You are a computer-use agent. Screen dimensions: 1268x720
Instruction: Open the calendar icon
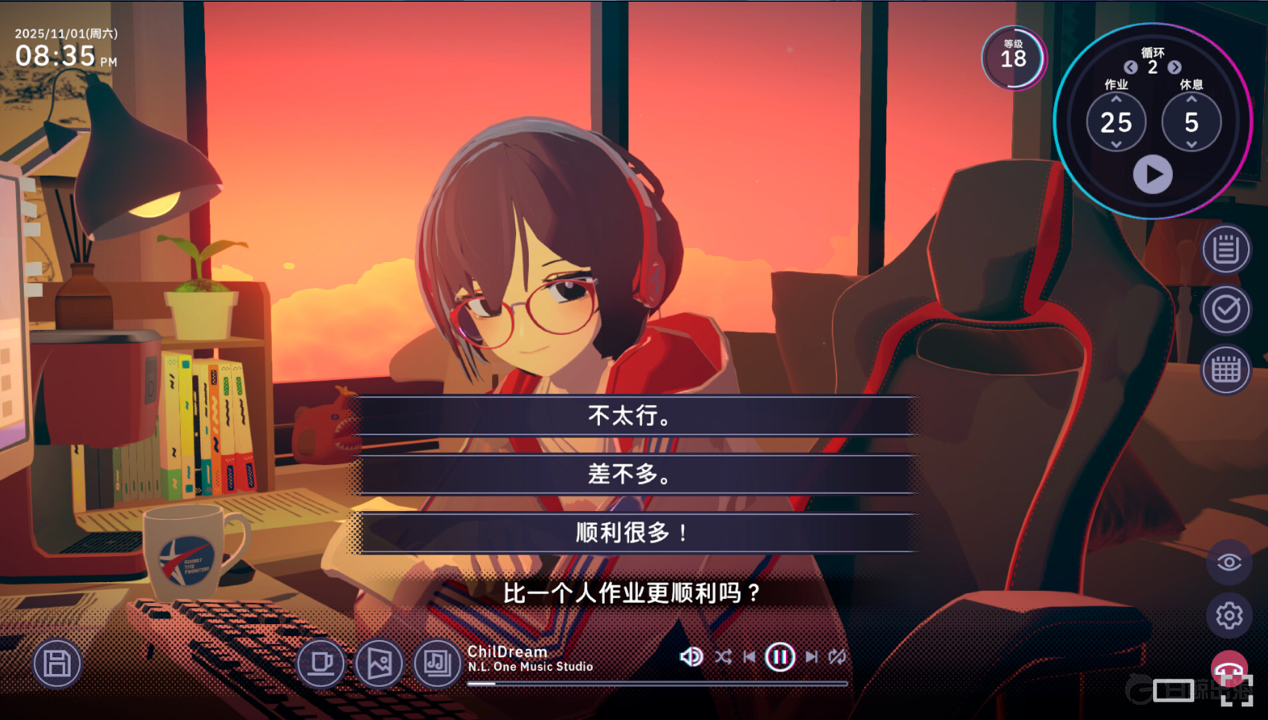(1226, 370)
